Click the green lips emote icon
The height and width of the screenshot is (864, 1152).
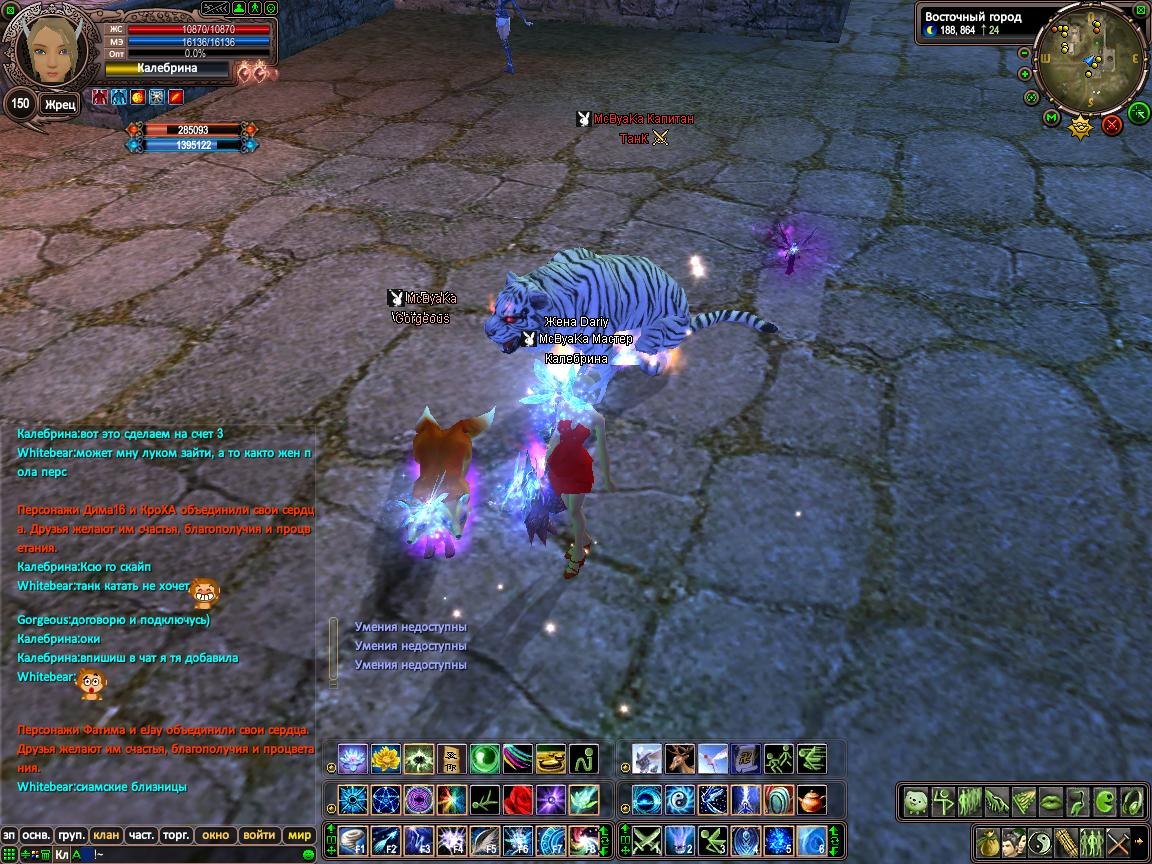(x=1049, y=801)
